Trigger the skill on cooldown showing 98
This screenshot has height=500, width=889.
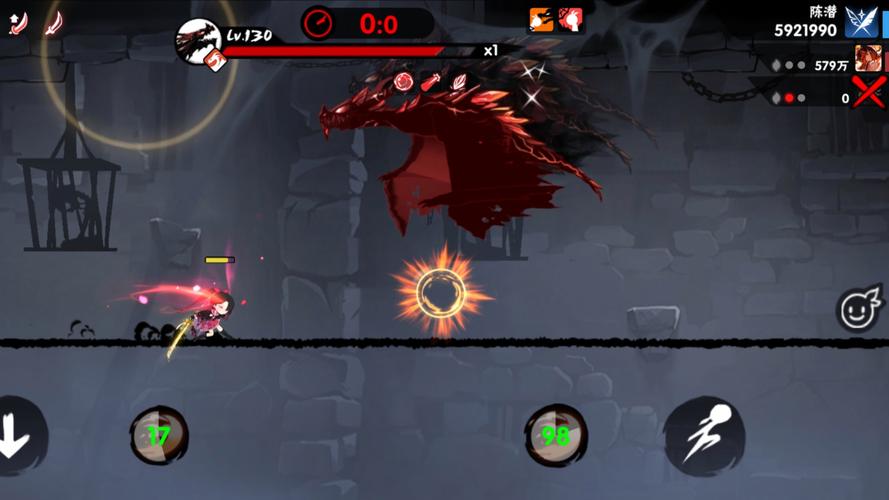point(556,435)
